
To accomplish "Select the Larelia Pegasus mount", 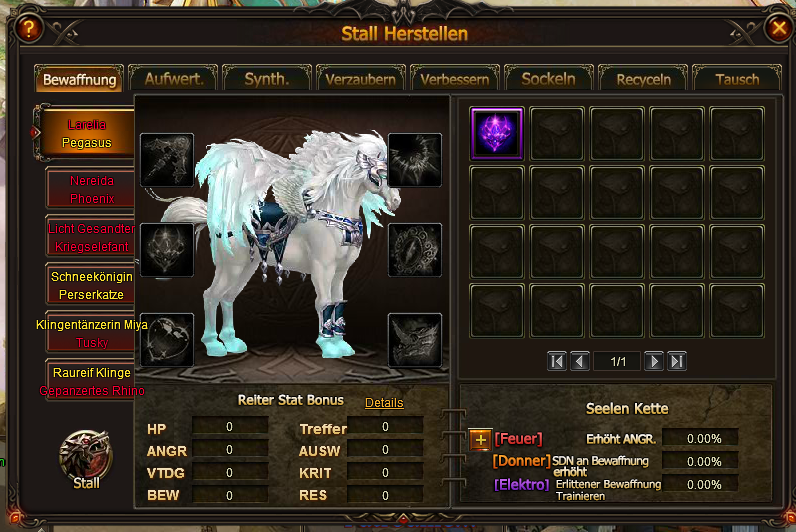I will pos(89,134).
